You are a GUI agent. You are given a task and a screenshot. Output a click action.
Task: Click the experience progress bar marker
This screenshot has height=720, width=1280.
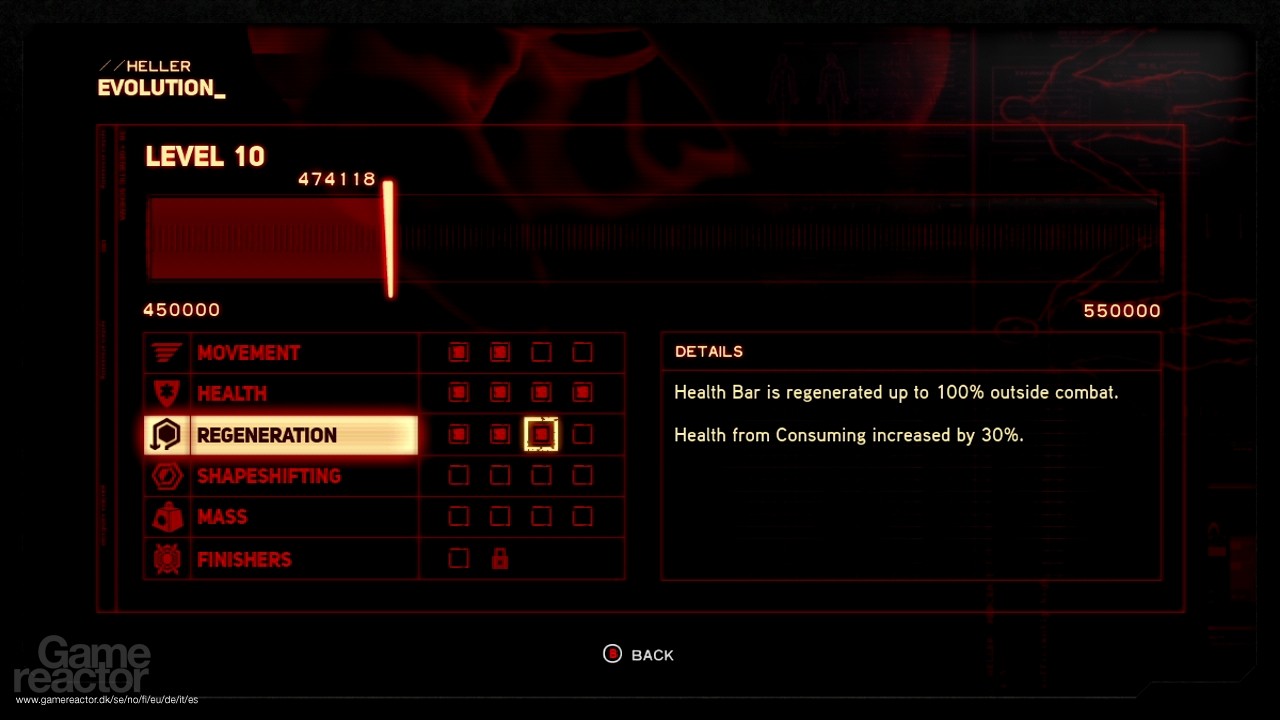(389, 239)
